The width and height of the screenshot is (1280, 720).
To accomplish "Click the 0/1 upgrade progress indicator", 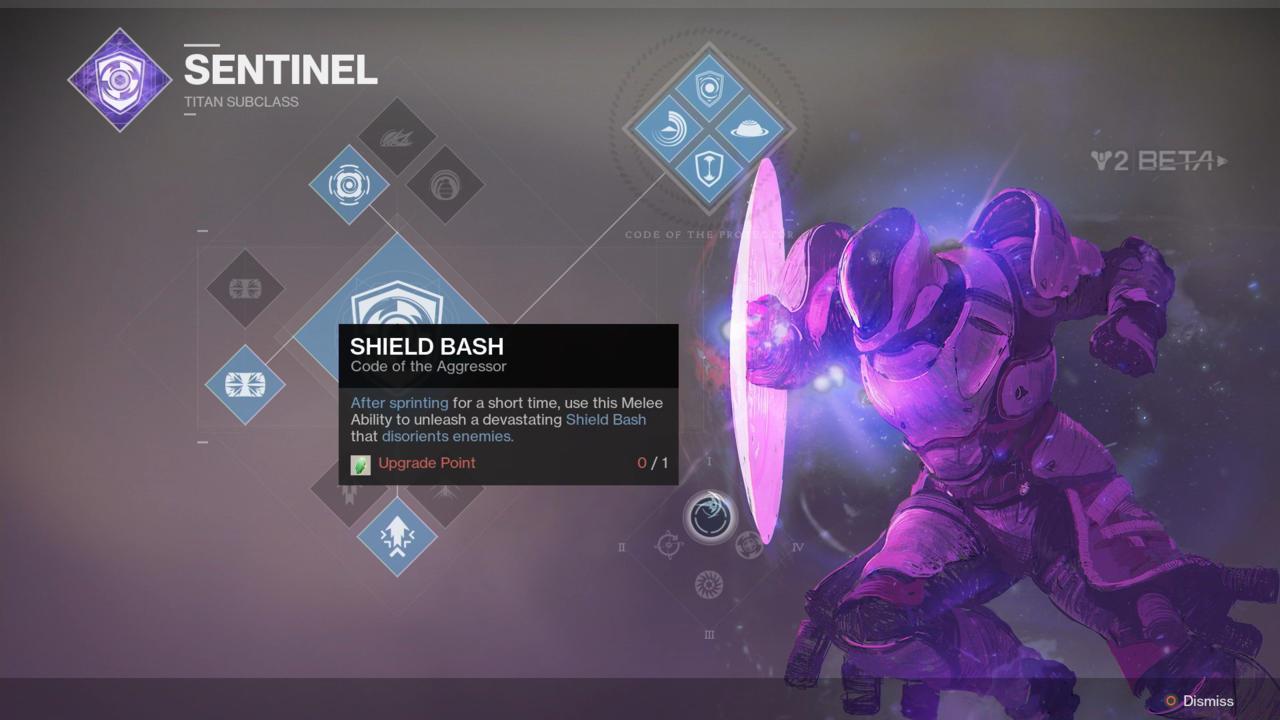I will (651, 463).
